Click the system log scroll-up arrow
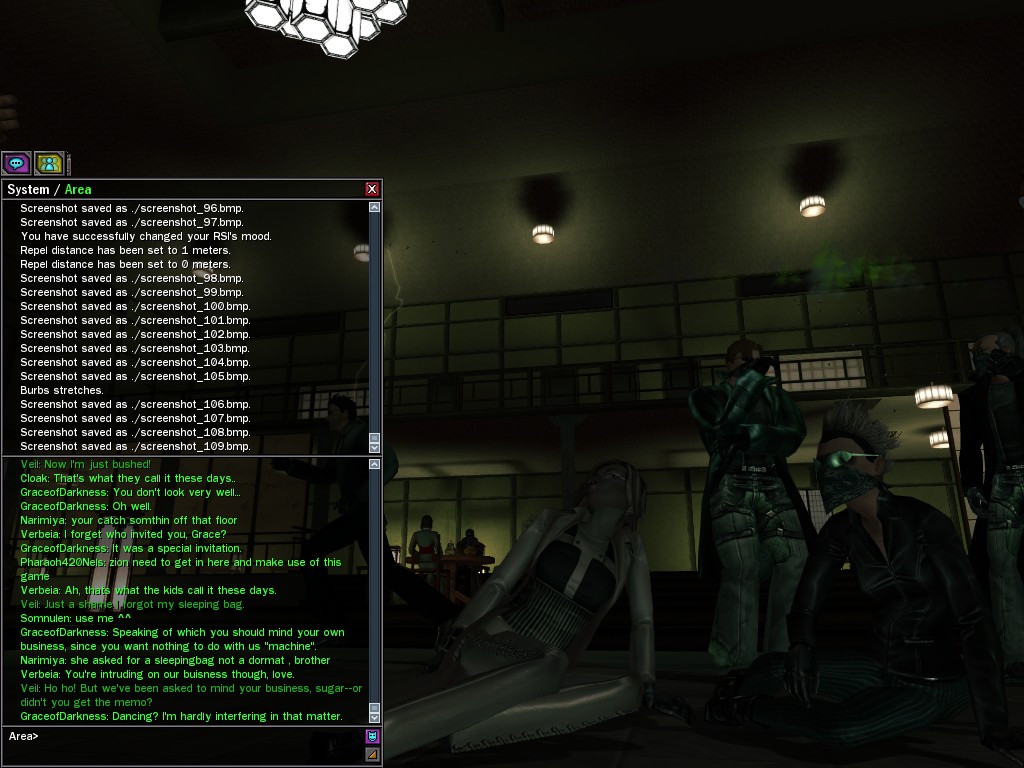The image size is (1024, 768). (x=375, y=207)
